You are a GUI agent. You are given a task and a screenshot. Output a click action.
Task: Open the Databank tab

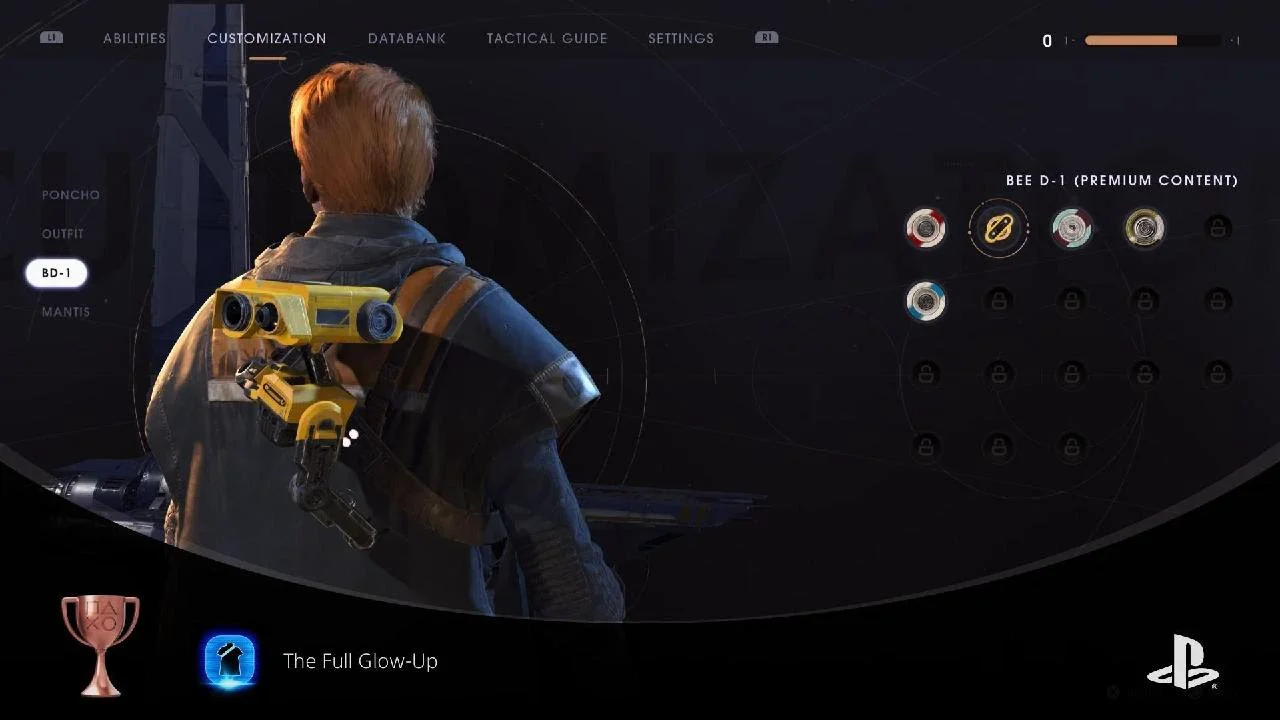406,38
